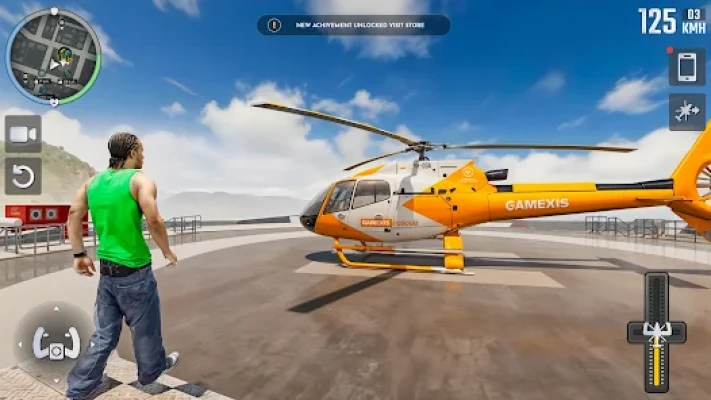711x400 pixels.
Task: Open the smartphone menu icon
Action: (687, 67)
